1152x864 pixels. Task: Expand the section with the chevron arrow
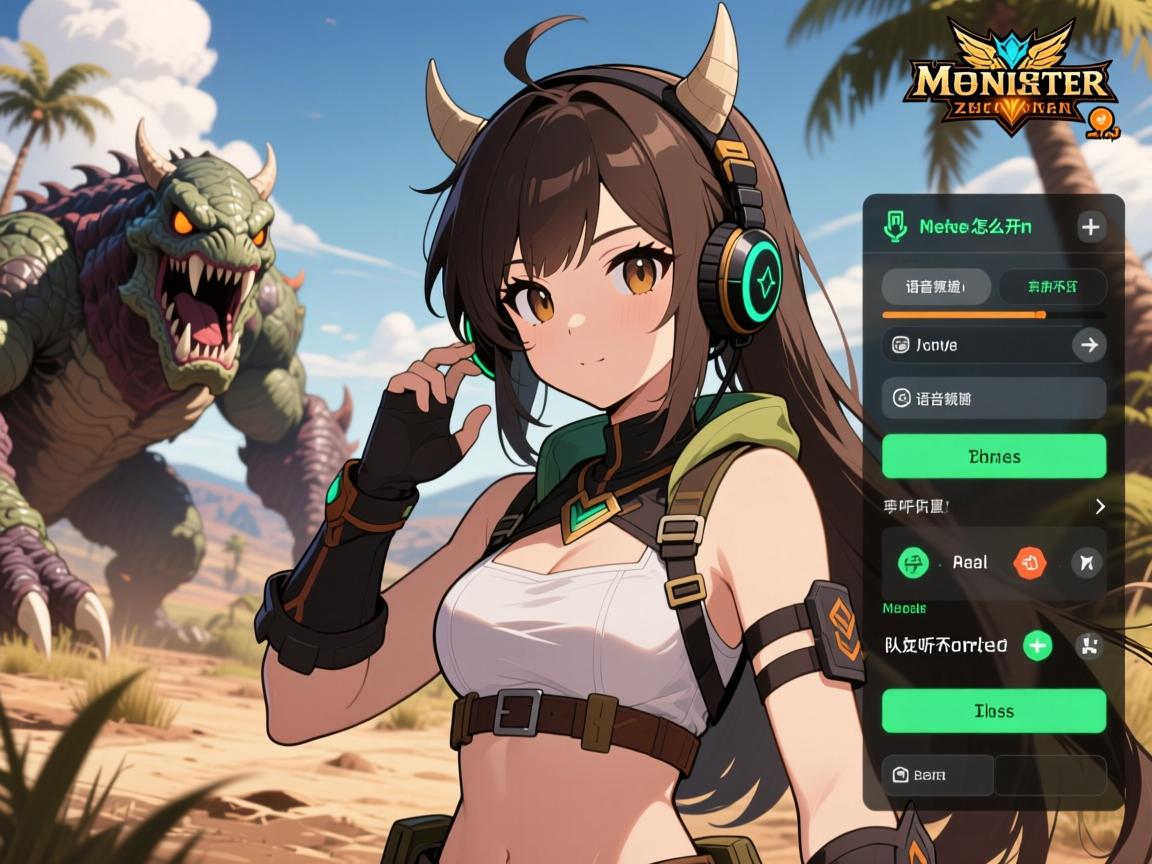1100,506
